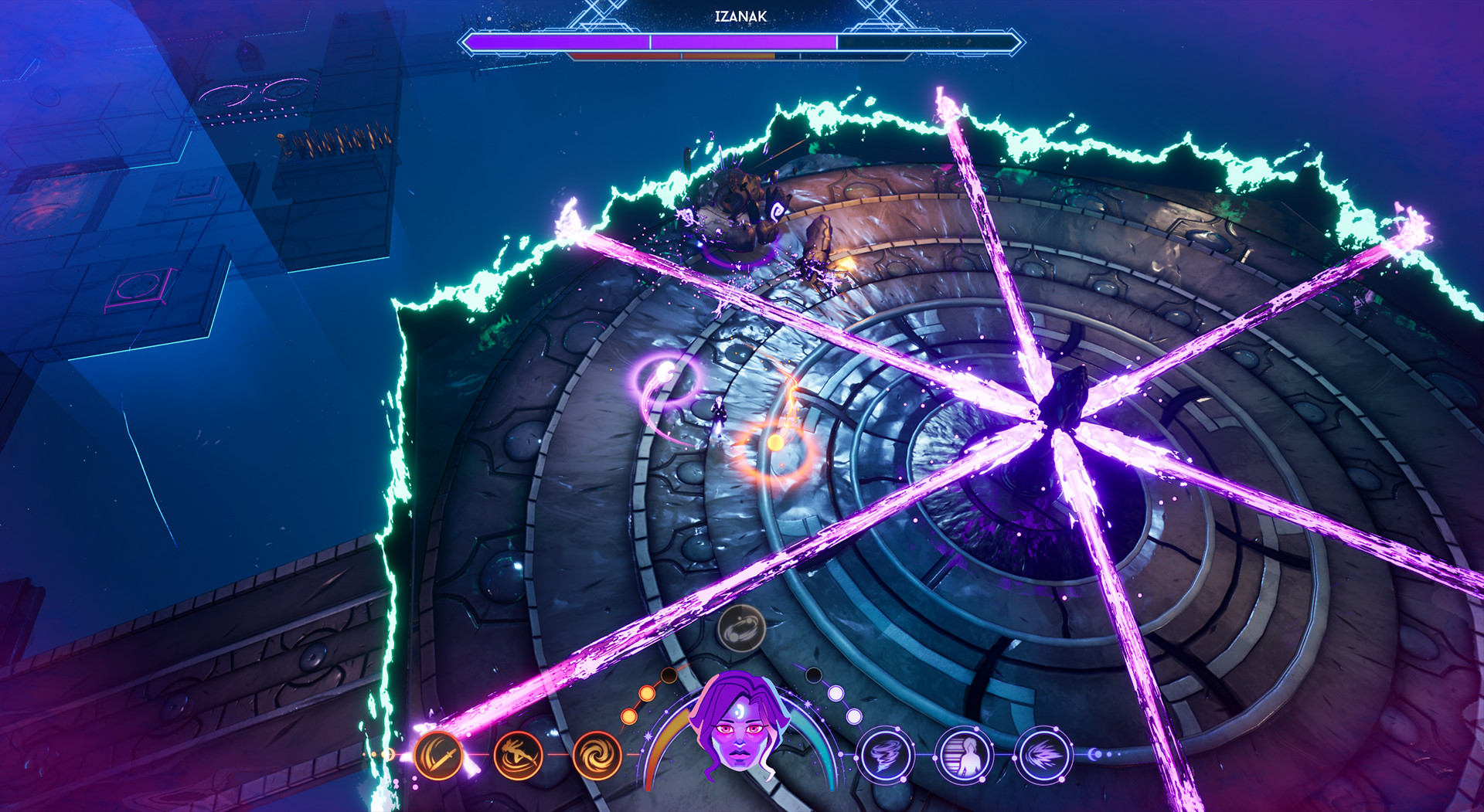Select the middle segment of the boss health bar
1484x812 pixels.
(x=744, y=41)
